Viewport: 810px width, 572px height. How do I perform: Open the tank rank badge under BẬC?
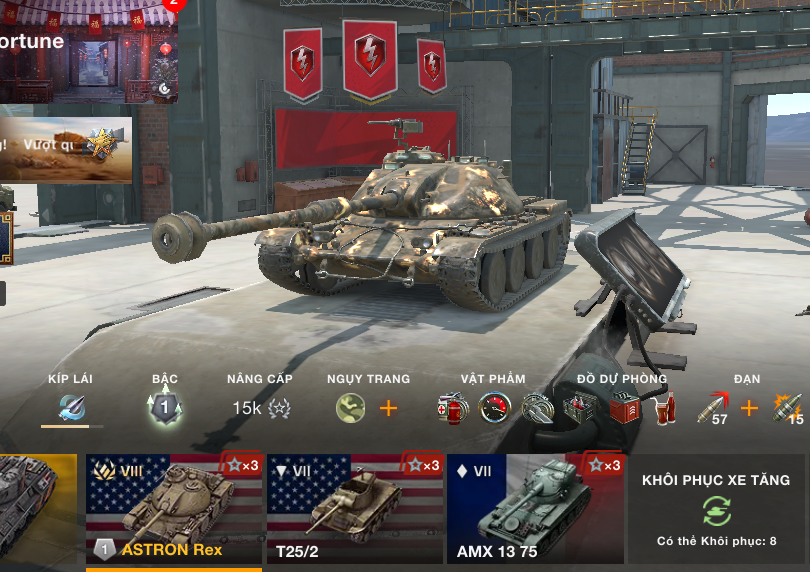165,407
